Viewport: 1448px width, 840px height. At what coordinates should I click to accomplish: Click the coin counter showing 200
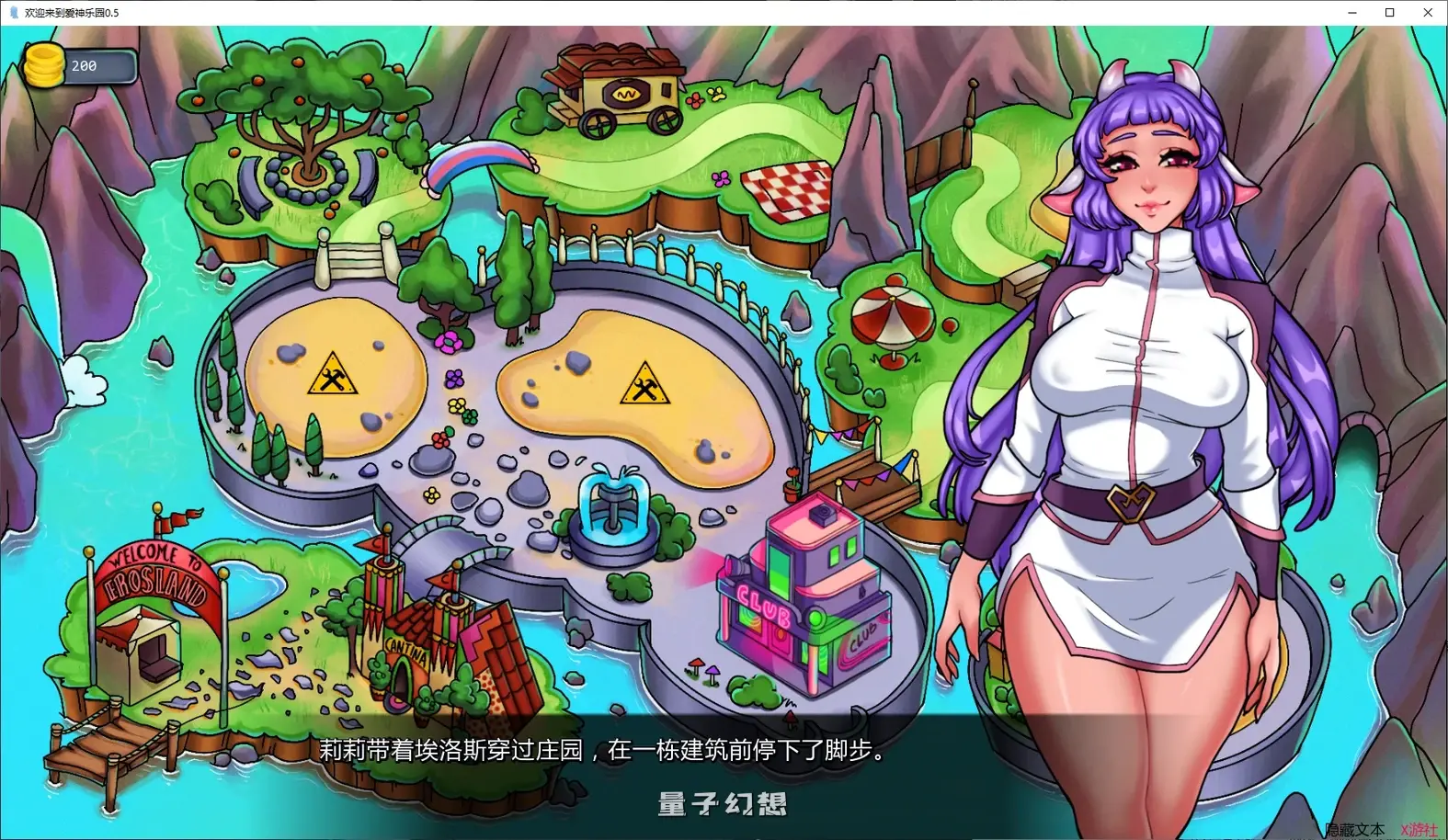click(x=86, y=65)
